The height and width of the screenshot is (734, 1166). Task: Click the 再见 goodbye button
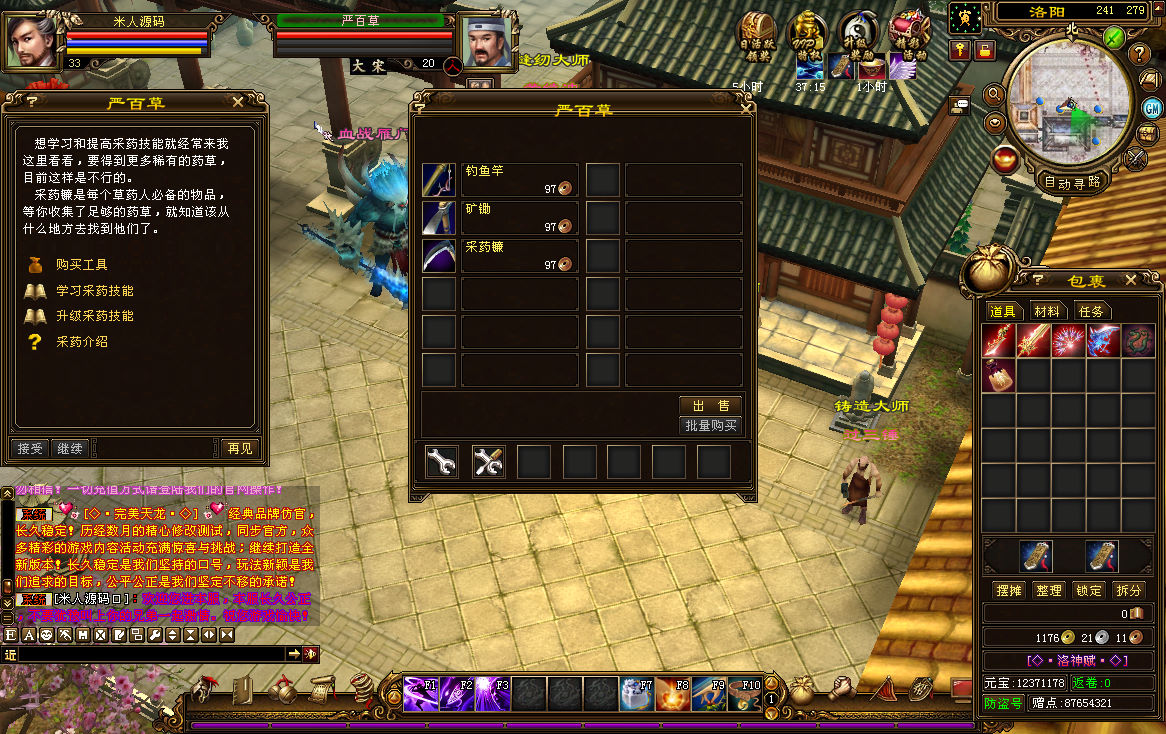pos(240,448)
